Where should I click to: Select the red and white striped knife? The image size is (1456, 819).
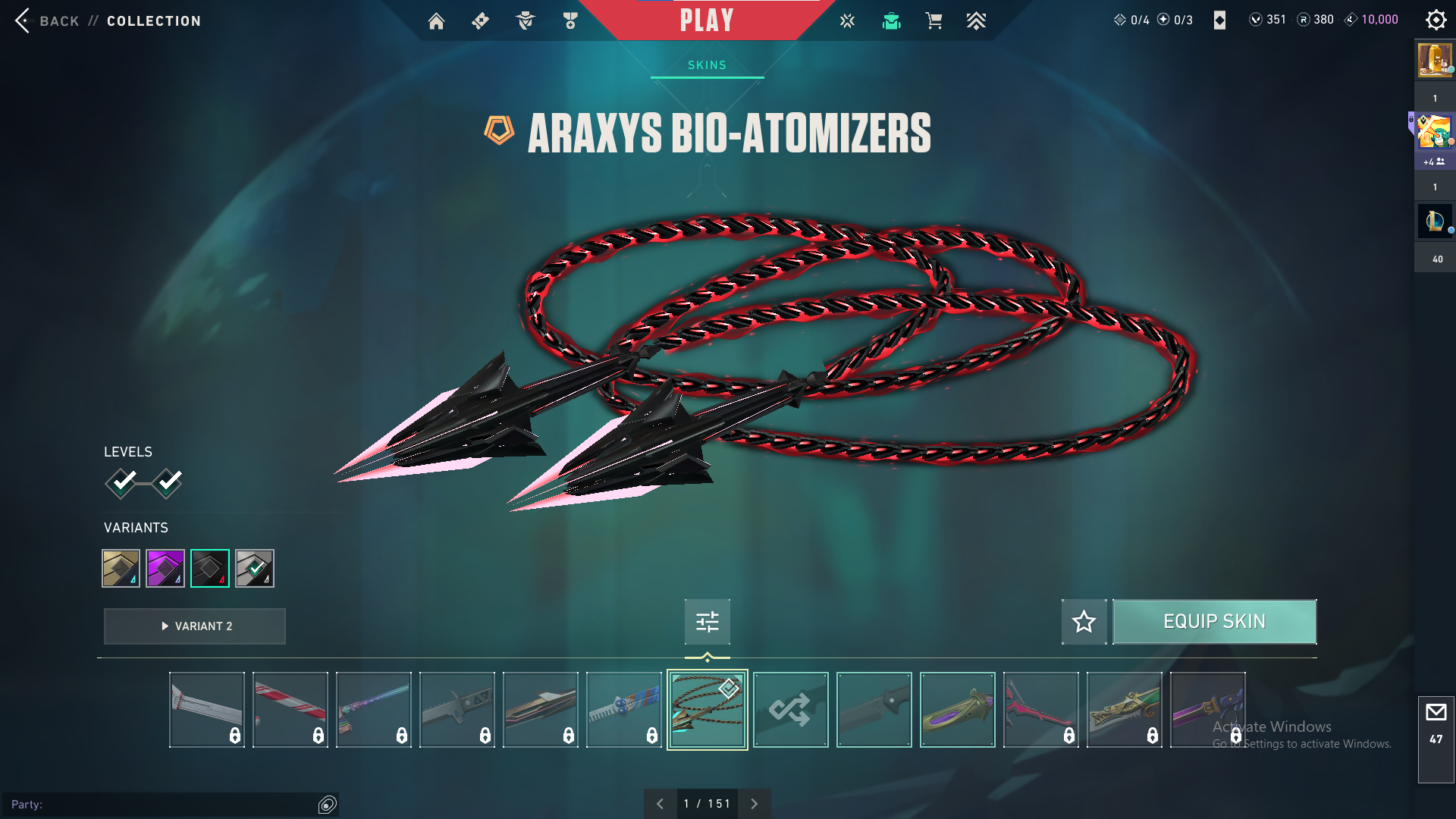click(x=290, y=710)
